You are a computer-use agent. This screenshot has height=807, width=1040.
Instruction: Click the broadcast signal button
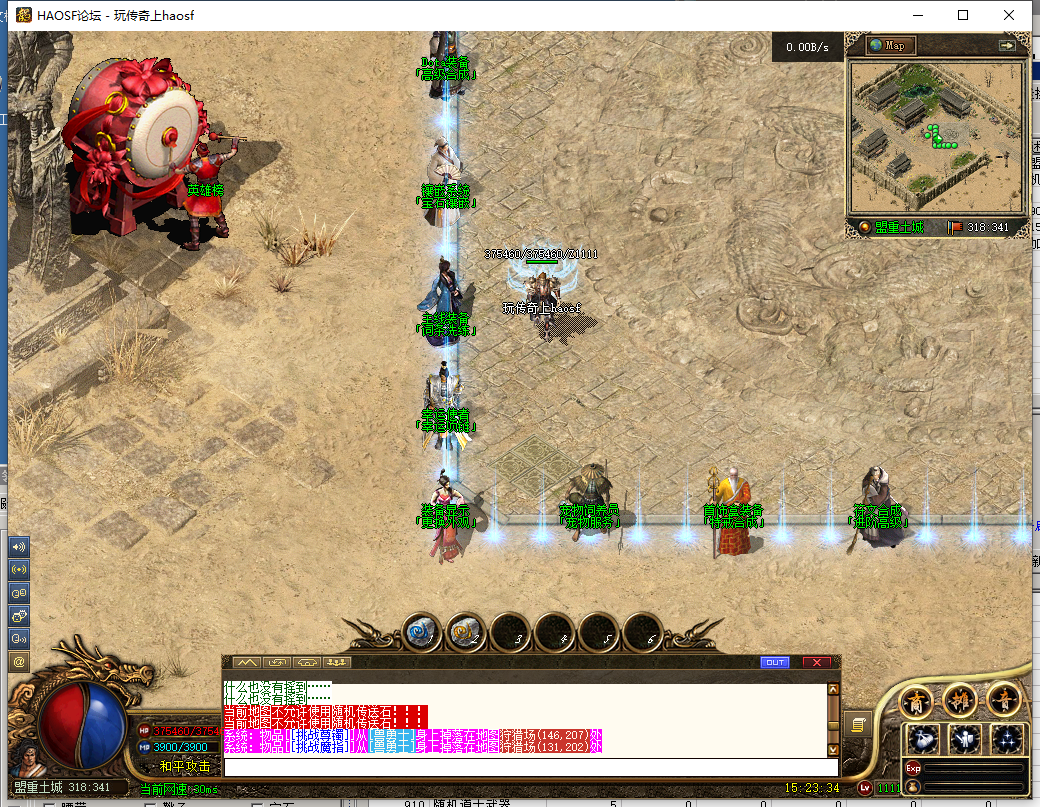coord(19,569)
